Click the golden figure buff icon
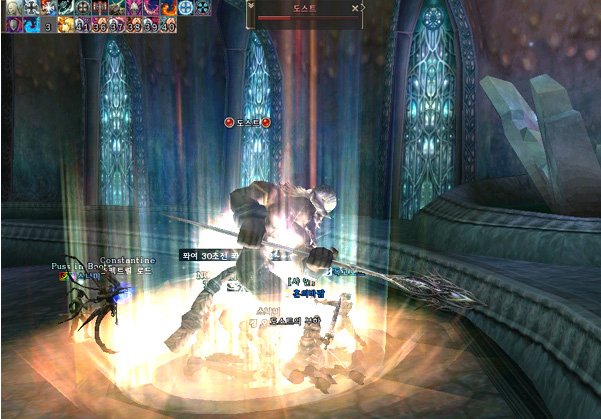Image resolution: width=601 pixels, height=419 pixels. pos(64,25)
